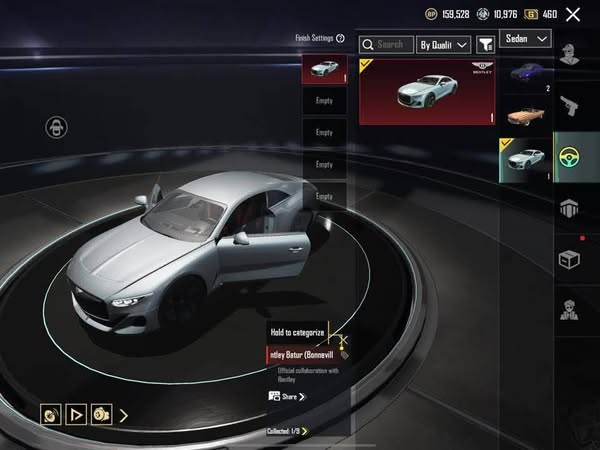The width and height of the screenshot is (600, 450).
Task: Select the large Bentley car card
Action: click(428, 91)
